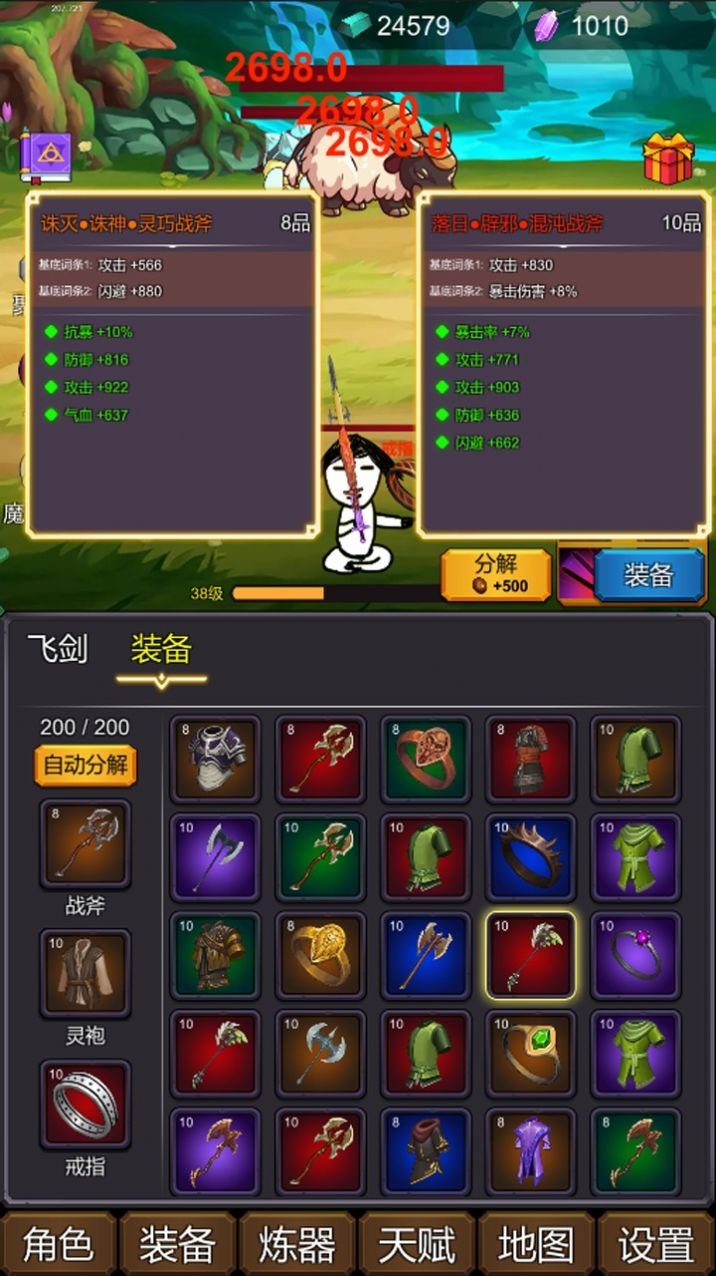Open the red gift box icon
716x1276 pixels.
[x=668, y=157]
